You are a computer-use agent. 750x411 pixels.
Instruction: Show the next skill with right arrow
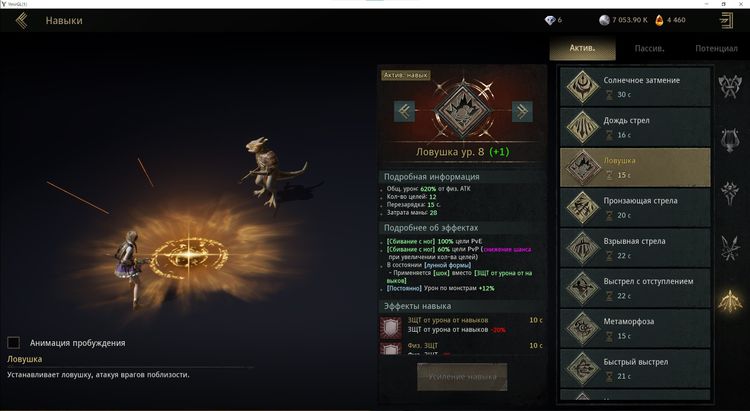click(x=521, y=111)
